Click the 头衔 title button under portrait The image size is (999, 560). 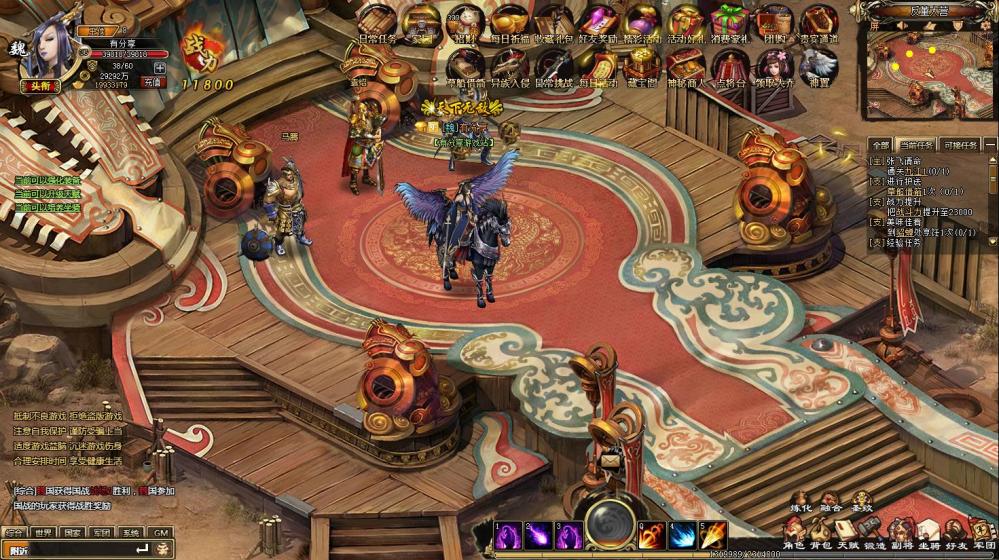pyautogui.click(x=41, y=86)
